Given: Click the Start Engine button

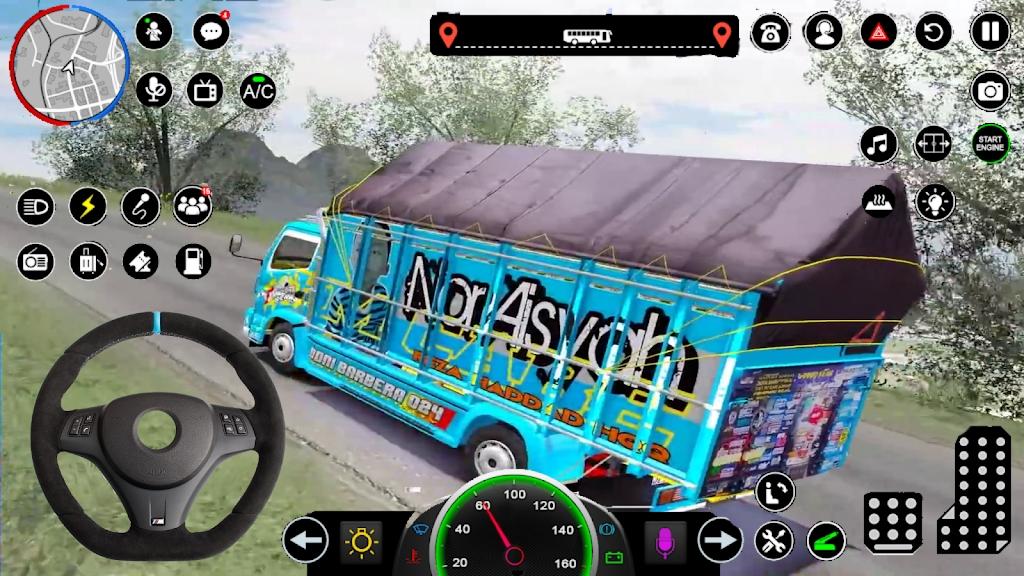Looking at the screenshot, I should pyautogui.click(x=990, y=144).
